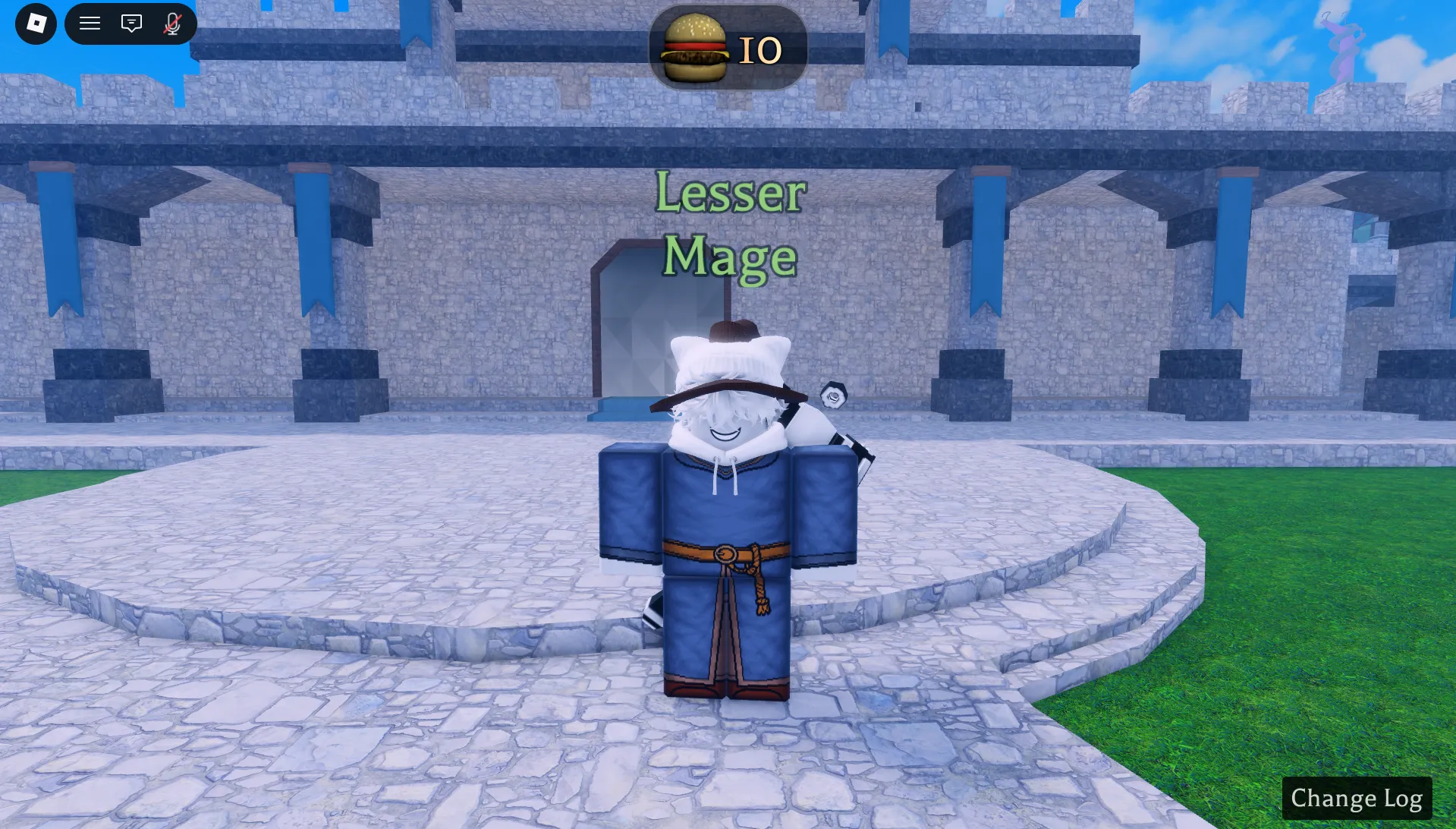Click the burger currency icon
Viewport: 1456px width, 829px height.
click(695, 47)
